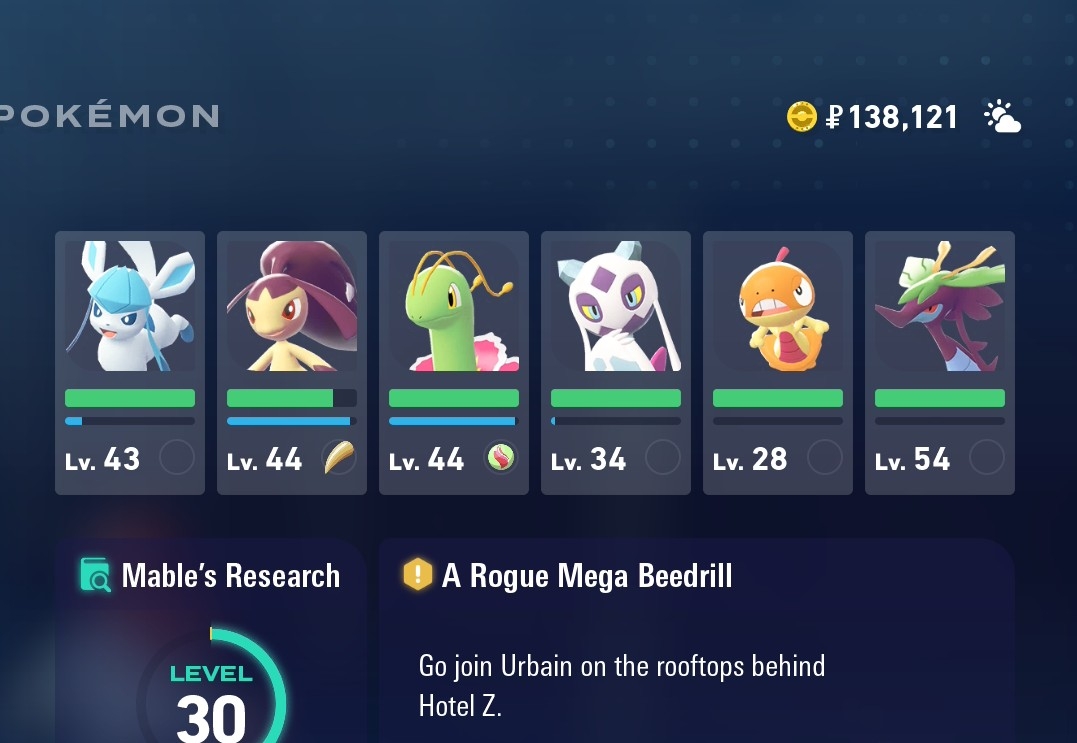Open the Mable's Research panel
This screenshot has width=1077, height=743.
(x=210, y=640)
